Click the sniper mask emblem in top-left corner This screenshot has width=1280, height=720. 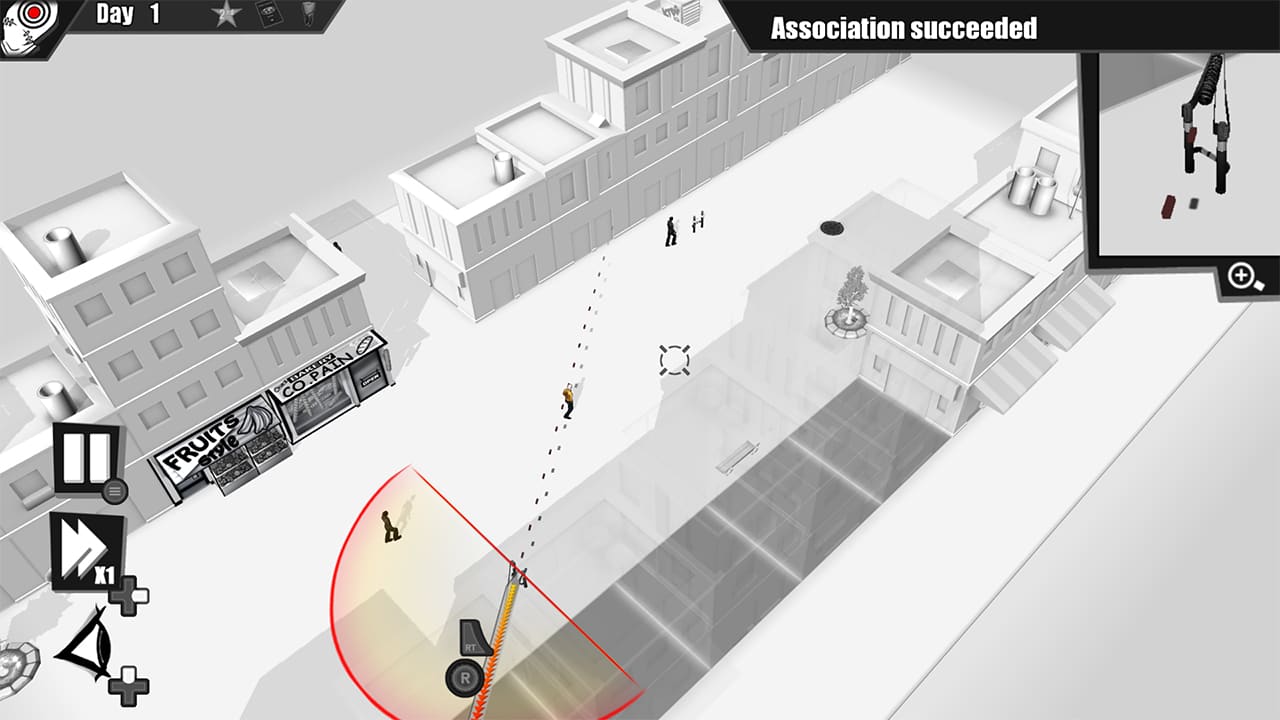point(30,27)
